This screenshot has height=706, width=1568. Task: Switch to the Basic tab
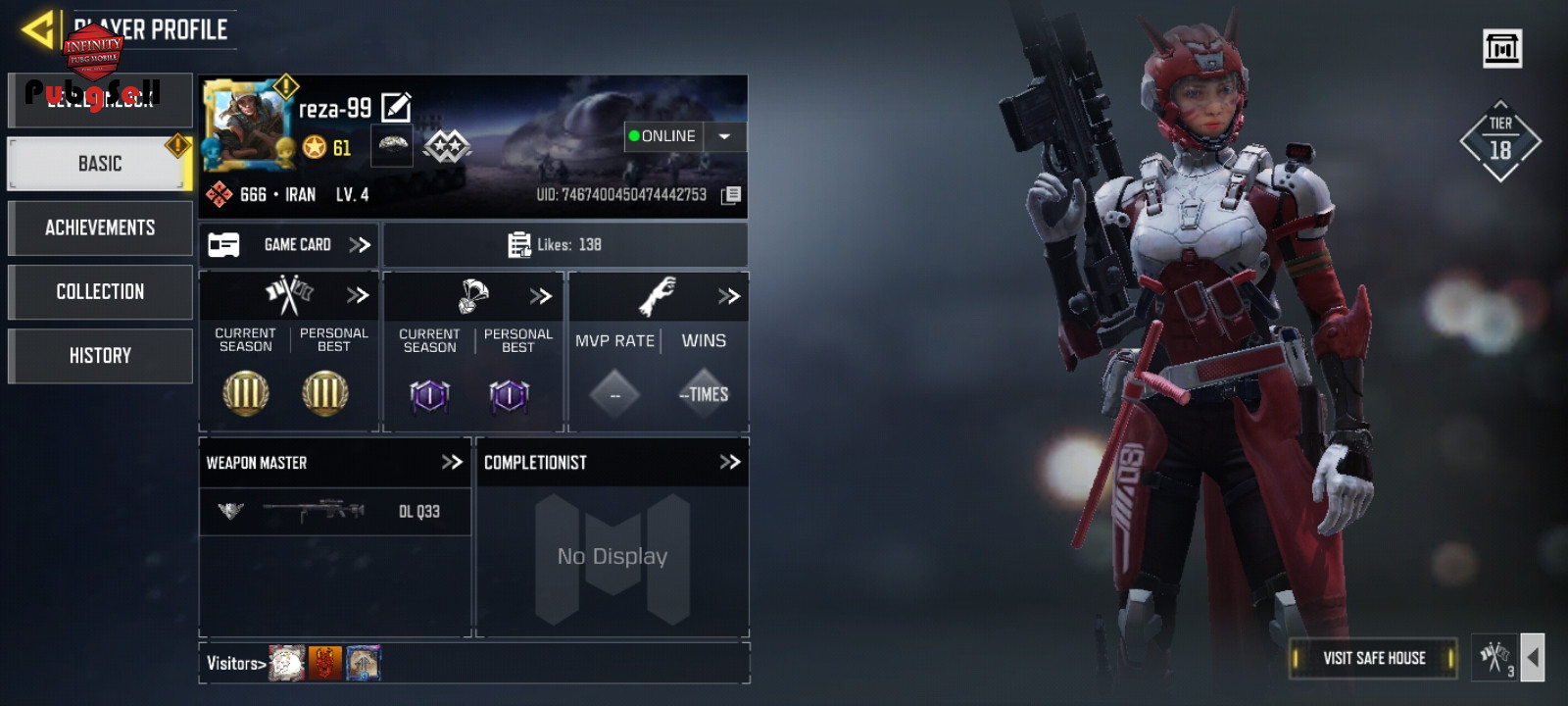[x=99, y=164]
